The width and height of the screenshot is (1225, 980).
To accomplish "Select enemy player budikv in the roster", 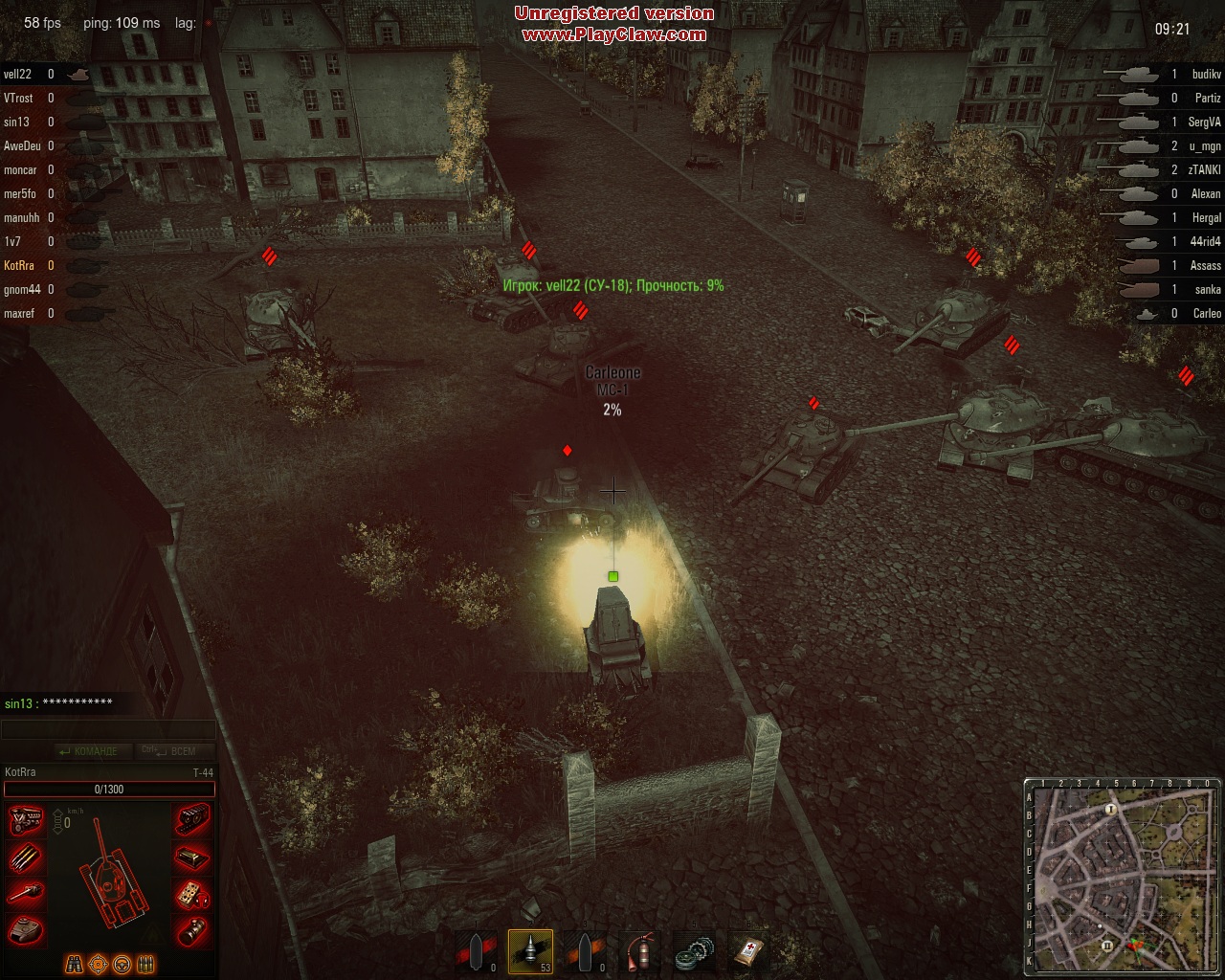I will pyautogui.click(x=1206, y=74).
